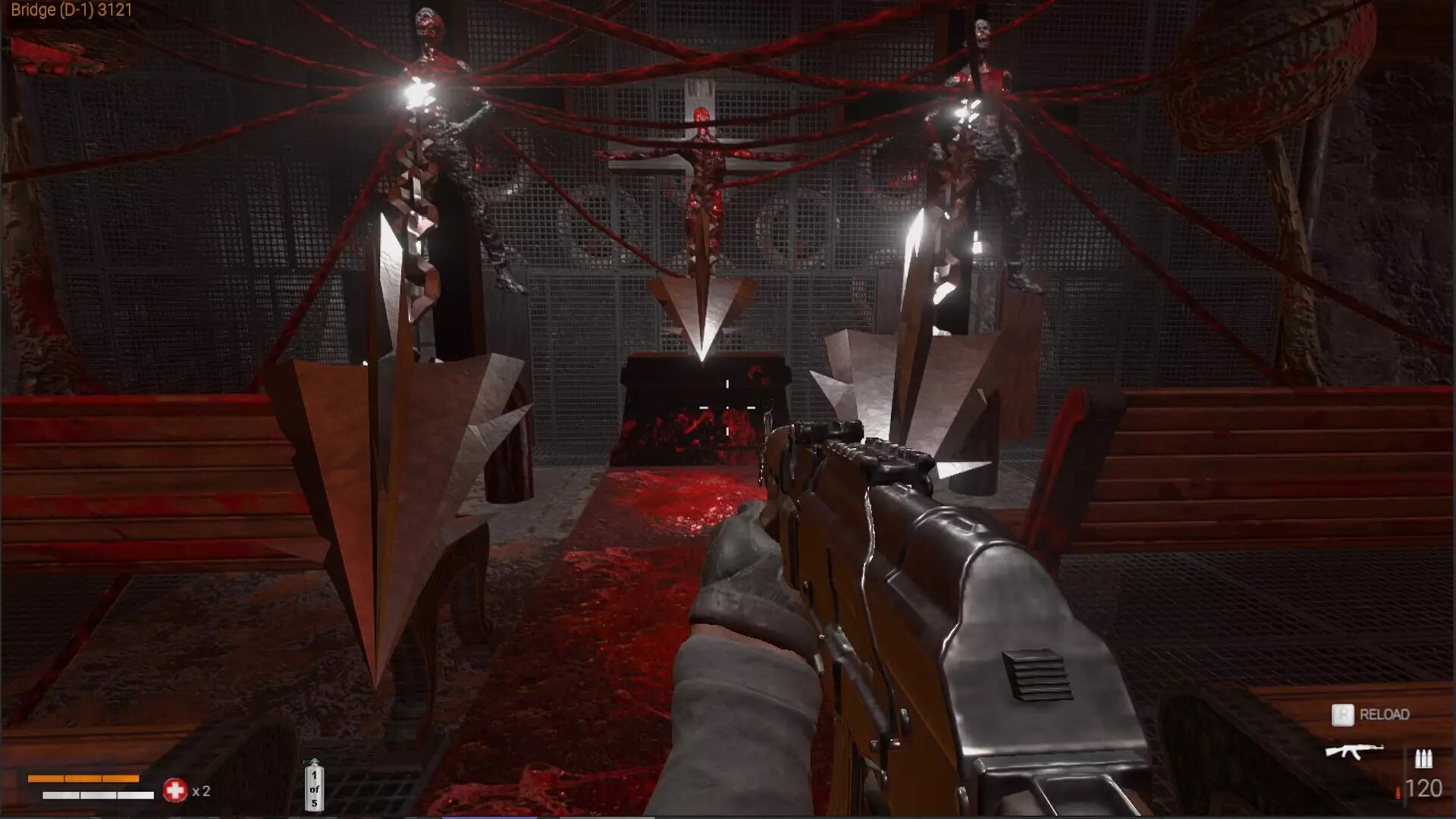Click the bullets ammo icon

(x=1423, y=758)
